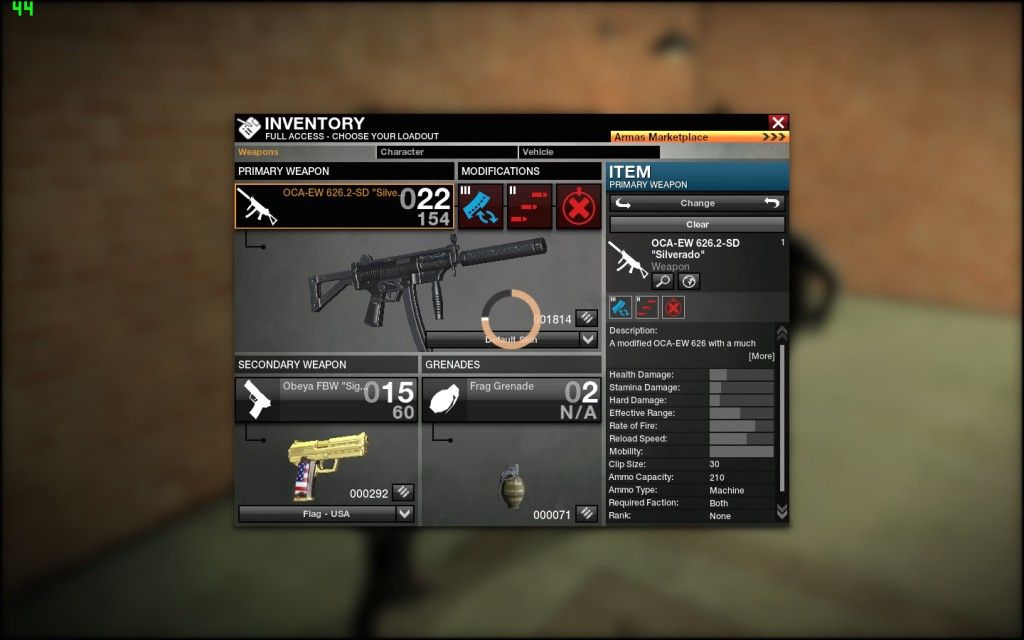Switch to the Character tab
The image size is (1024, 640).
pos(446,152)
